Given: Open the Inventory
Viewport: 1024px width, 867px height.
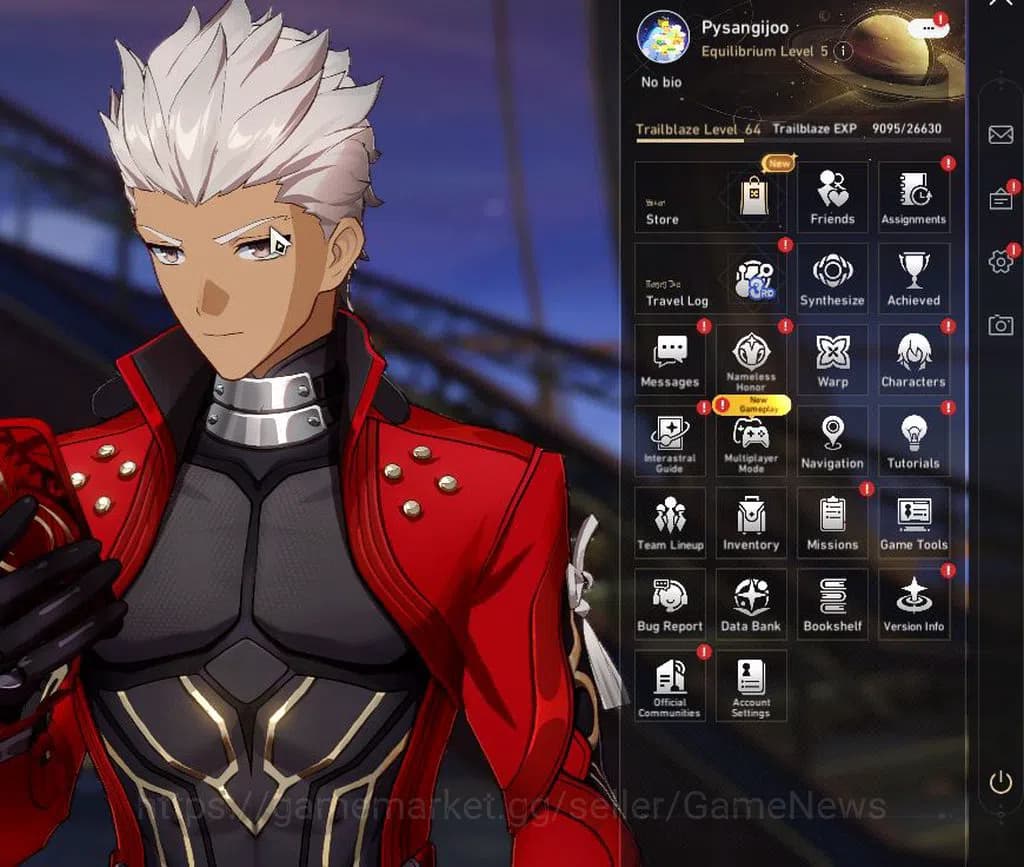Looking at the screenshot, I should (751, 523).
